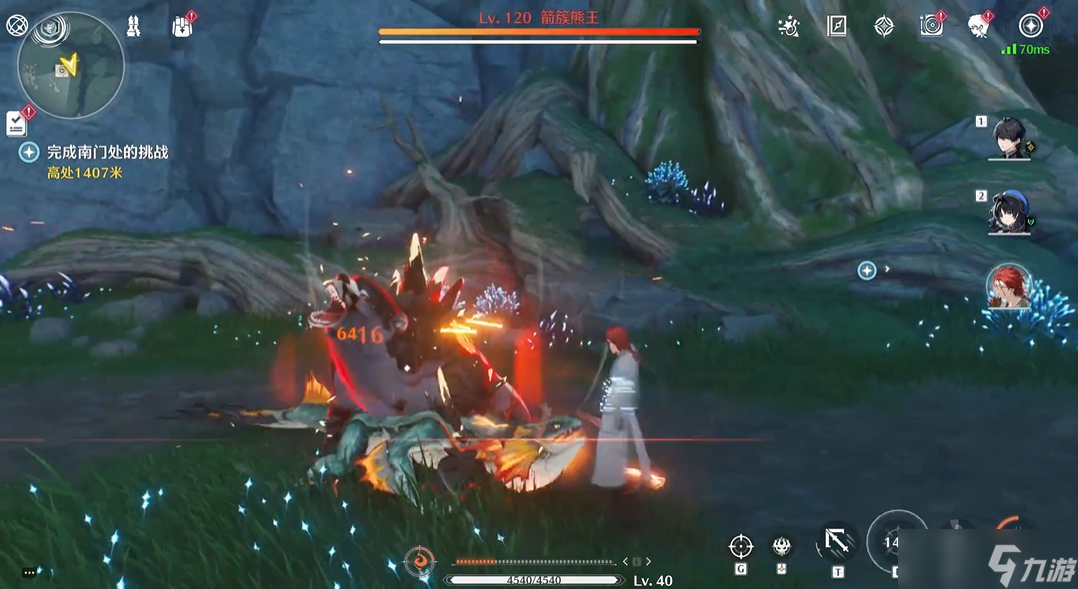The image size is (1078, 589).
Task: Select the red-haired active character portrait
Action: (1008, 287)
